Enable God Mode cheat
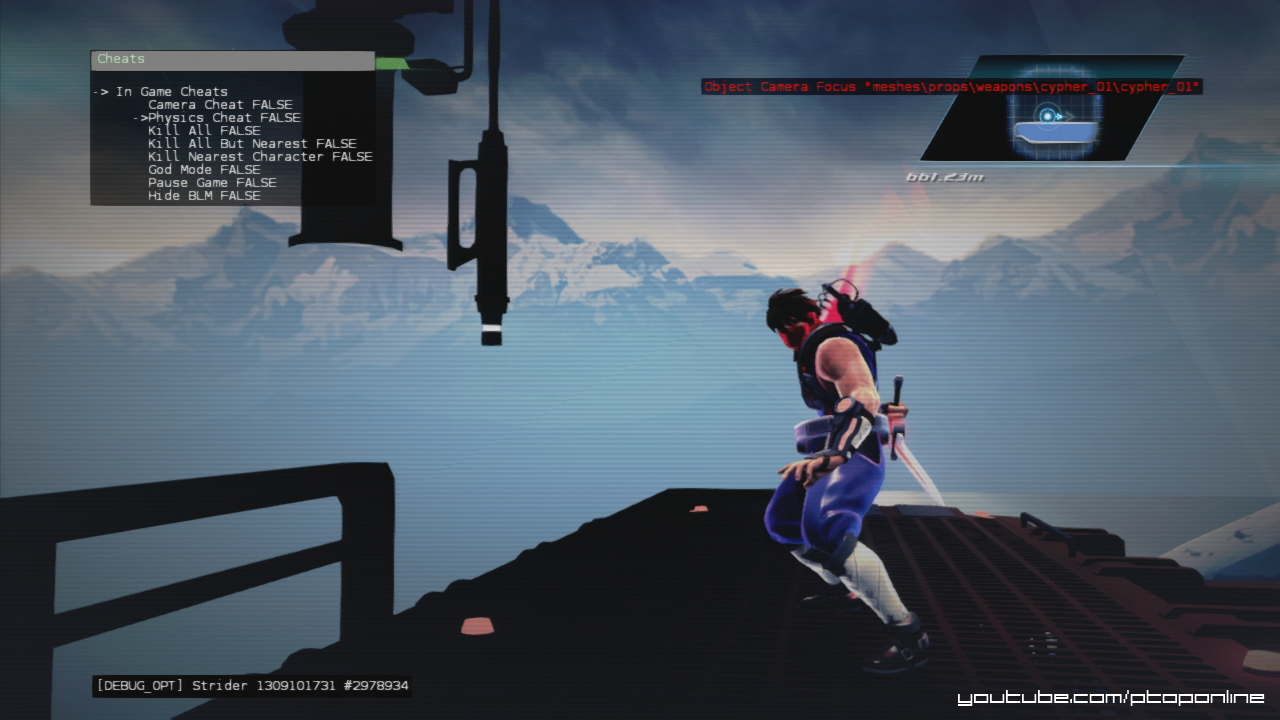 click(x=203, y=170)
